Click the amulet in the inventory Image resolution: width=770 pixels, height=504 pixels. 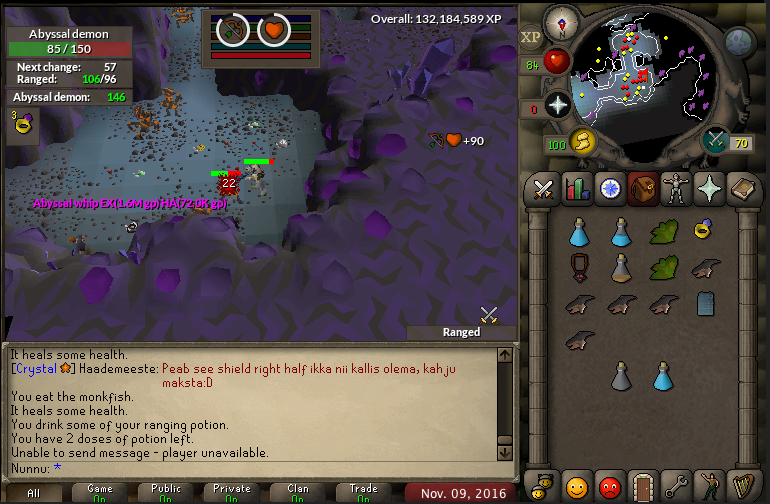(577, 267)
